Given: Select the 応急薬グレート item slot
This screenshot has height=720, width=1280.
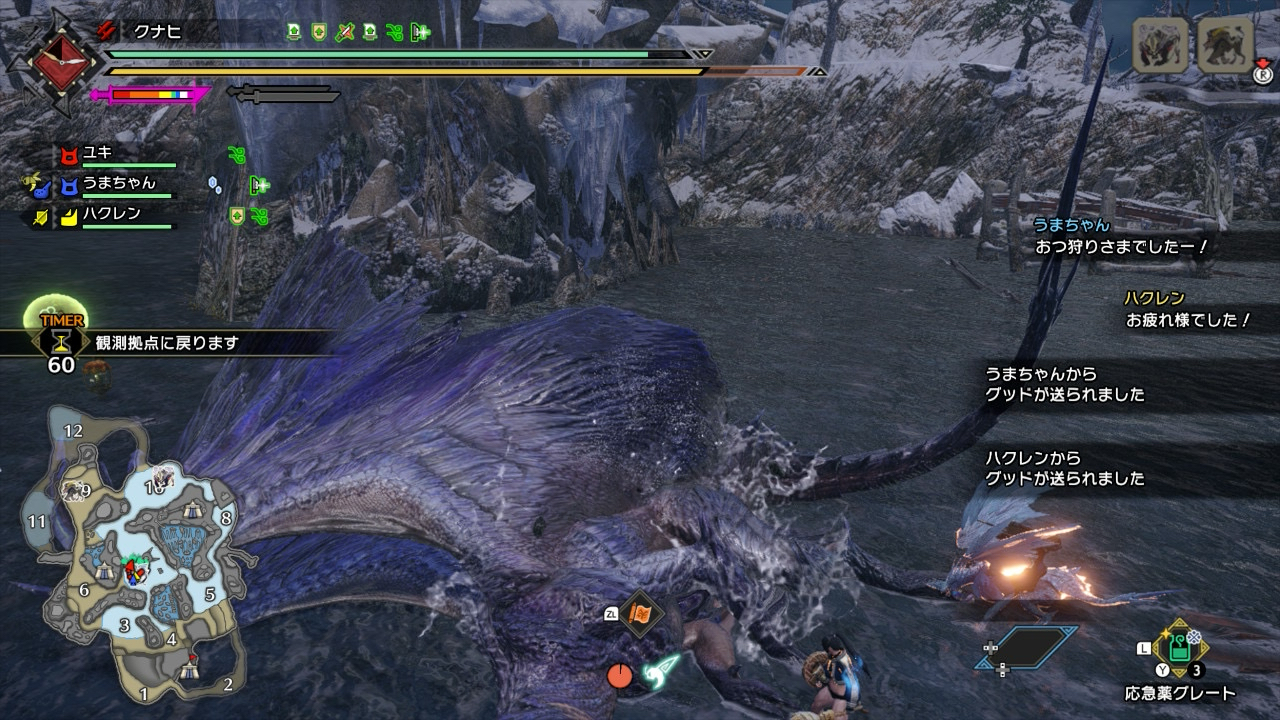Looking at the screenshot, I should click(x=1180, y=652).
